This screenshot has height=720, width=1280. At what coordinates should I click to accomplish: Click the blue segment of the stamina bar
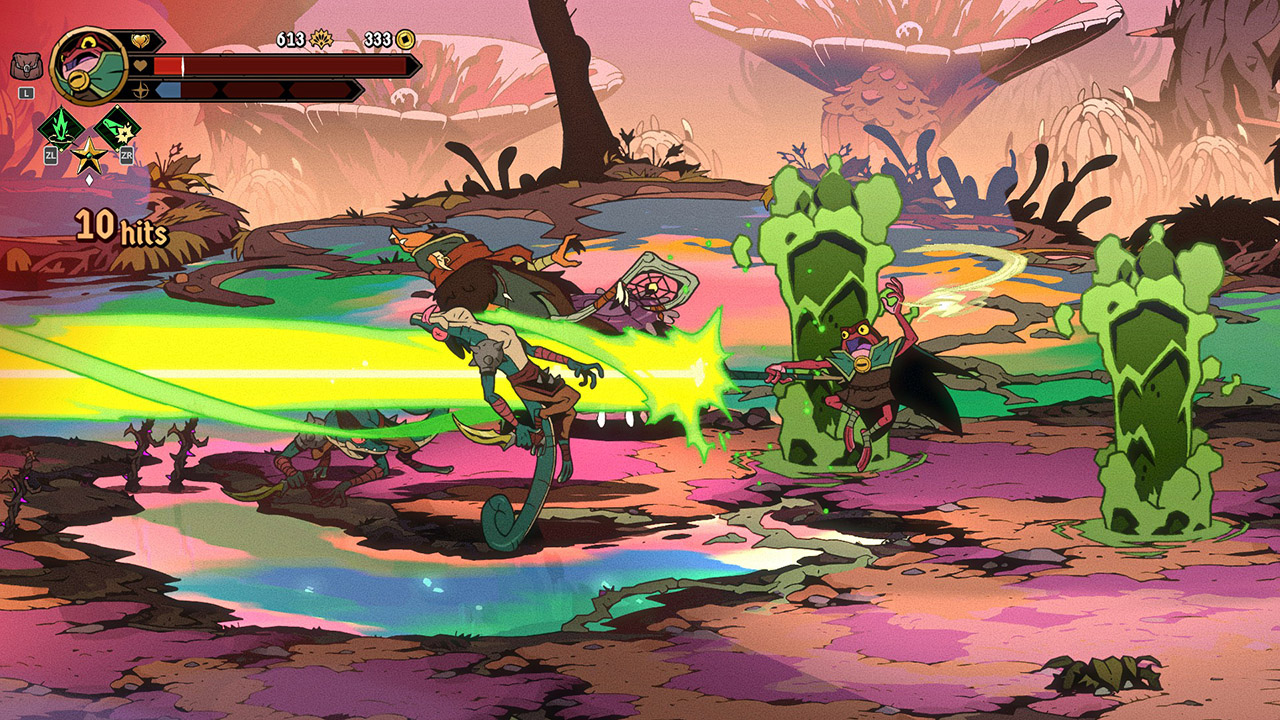169,91
